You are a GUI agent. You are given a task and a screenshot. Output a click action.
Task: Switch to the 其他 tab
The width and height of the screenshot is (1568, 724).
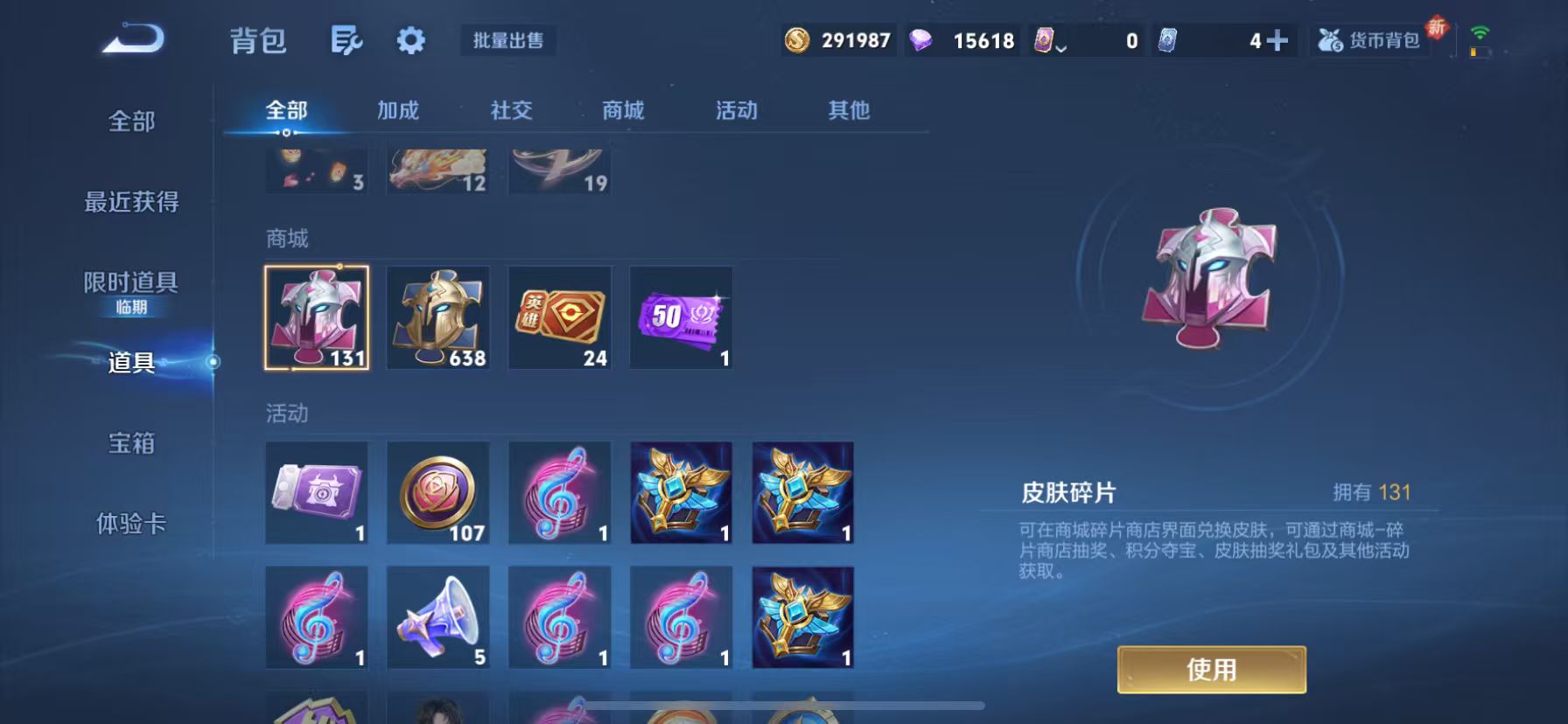pos(845,110)
